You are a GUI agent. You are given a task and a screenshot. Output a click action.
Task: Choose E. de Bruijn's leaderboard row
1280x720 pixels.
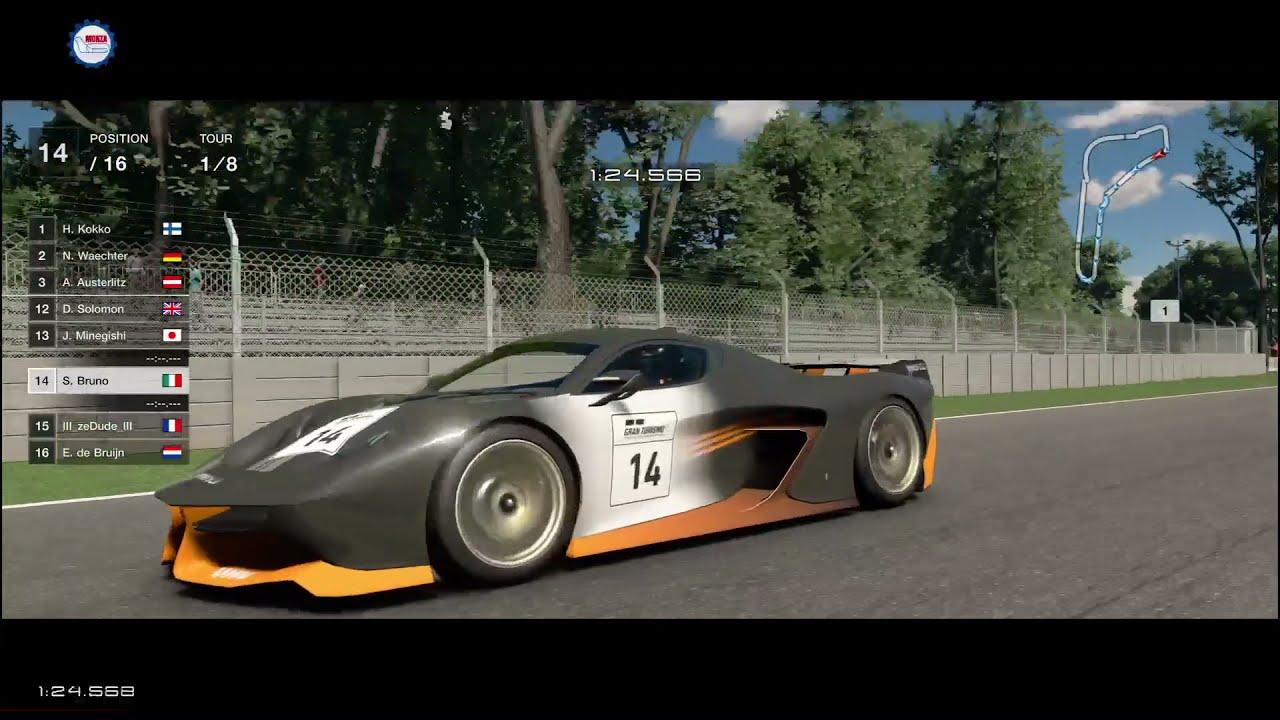pyautogui.click(x=108, y=453)
